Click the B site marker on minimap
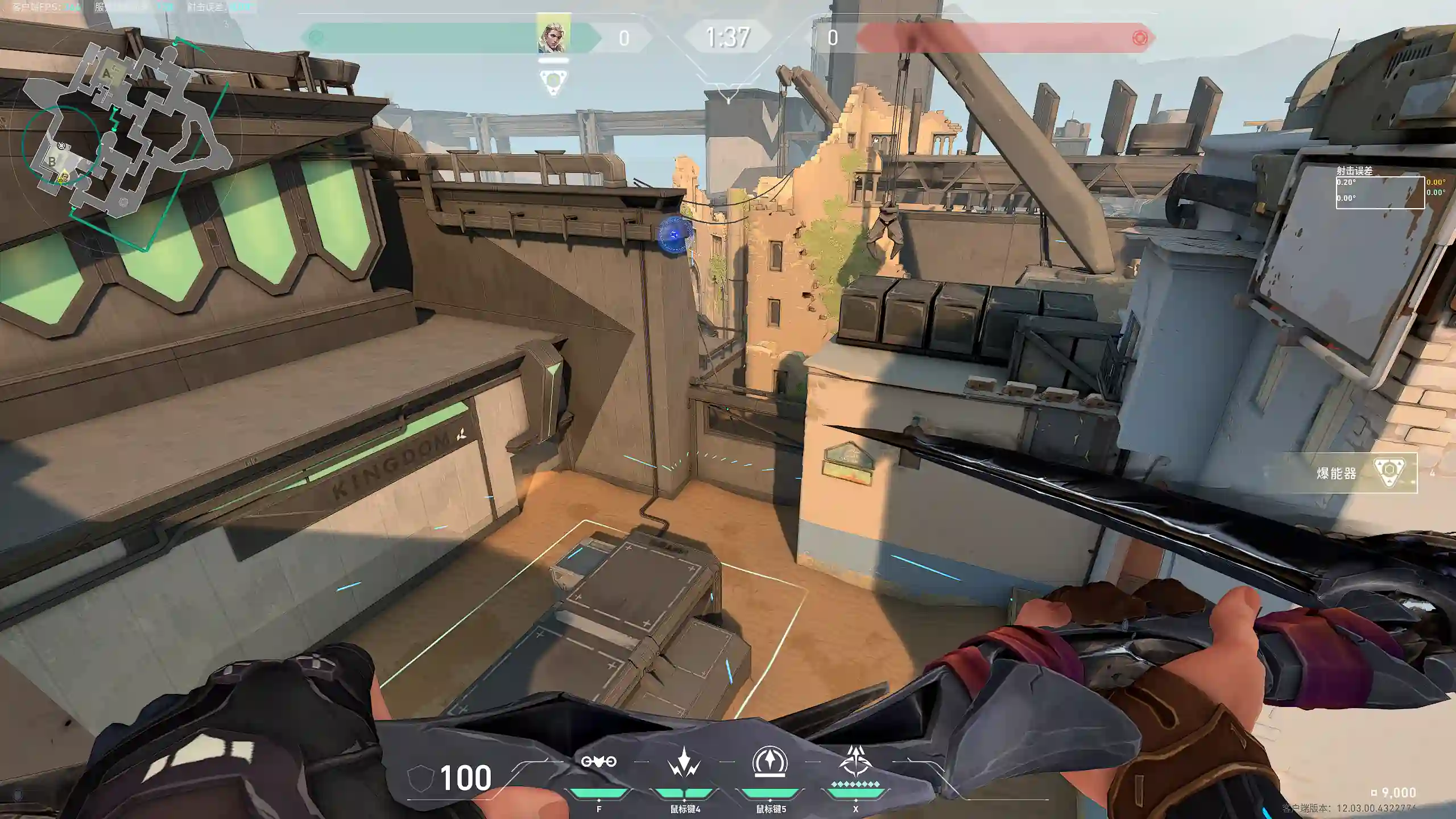This screenshot has height=819, width=1456. coord(52,162)
